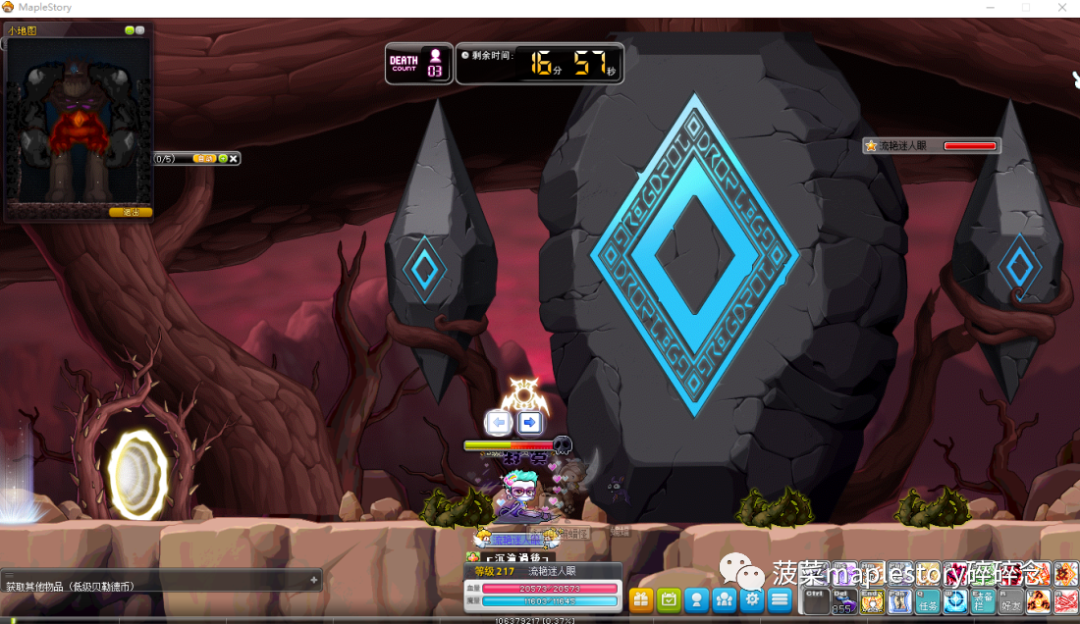1080x624 pixels.
Task: Click the minimap's yellow exit button
Action: pyautogui.click(x=130, y=212)
